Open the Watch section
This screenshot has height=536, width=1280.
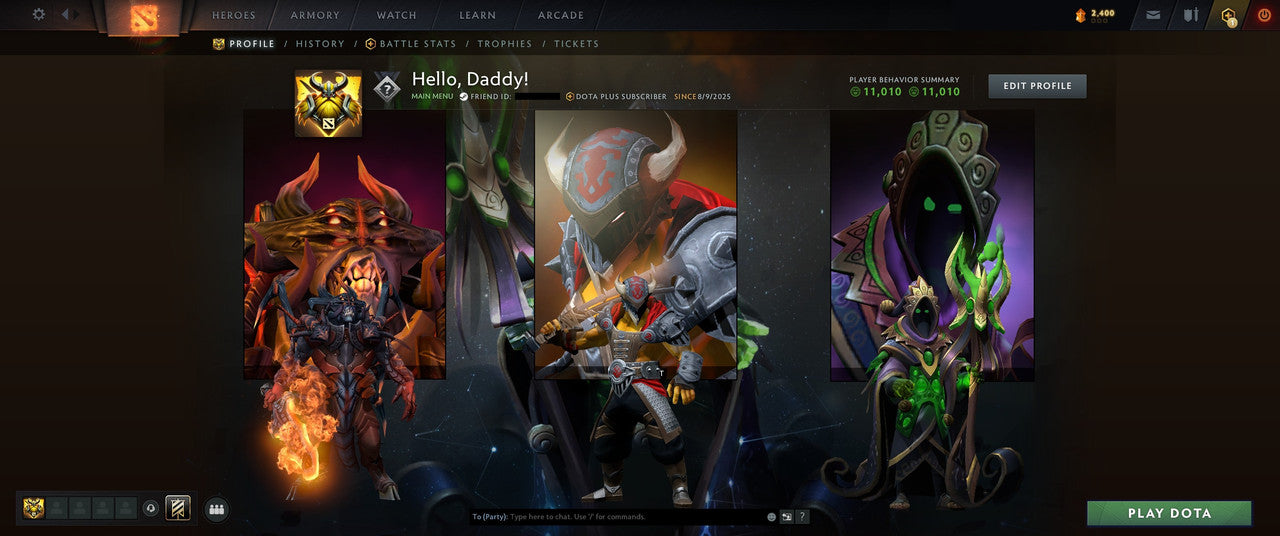pos(397,15)
